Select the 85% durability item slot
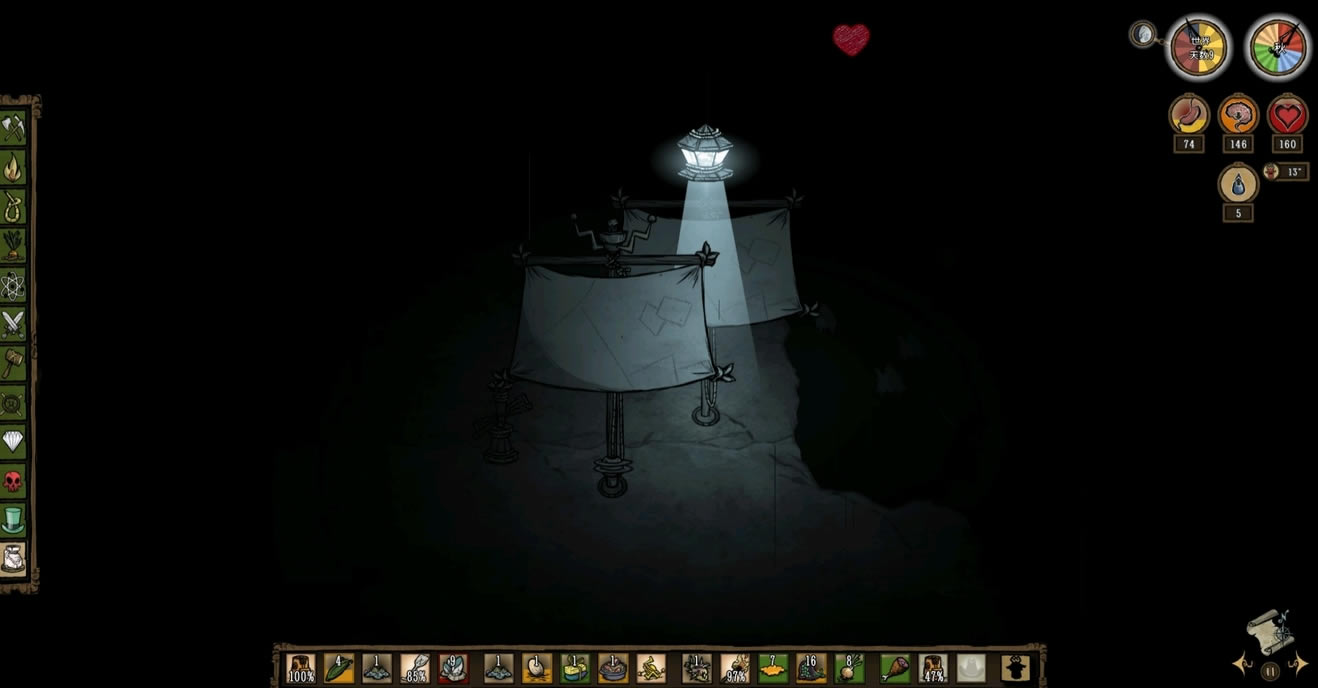This screenshot has height=688, width=1318. point(415,668)
